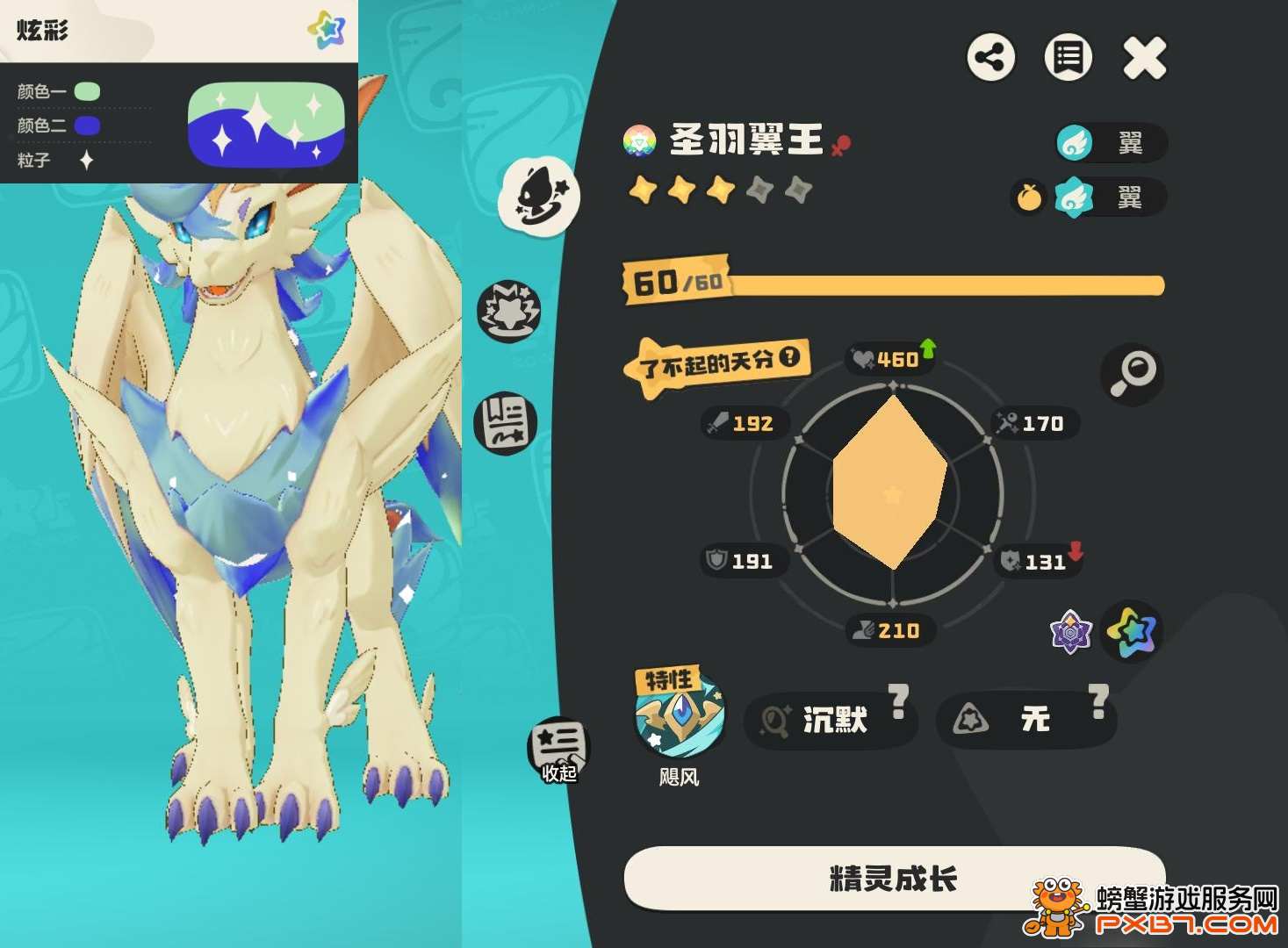Screen dimensions: 1288x948
Task: Select the first 翼 type tag
Action: pos(1111,143)
